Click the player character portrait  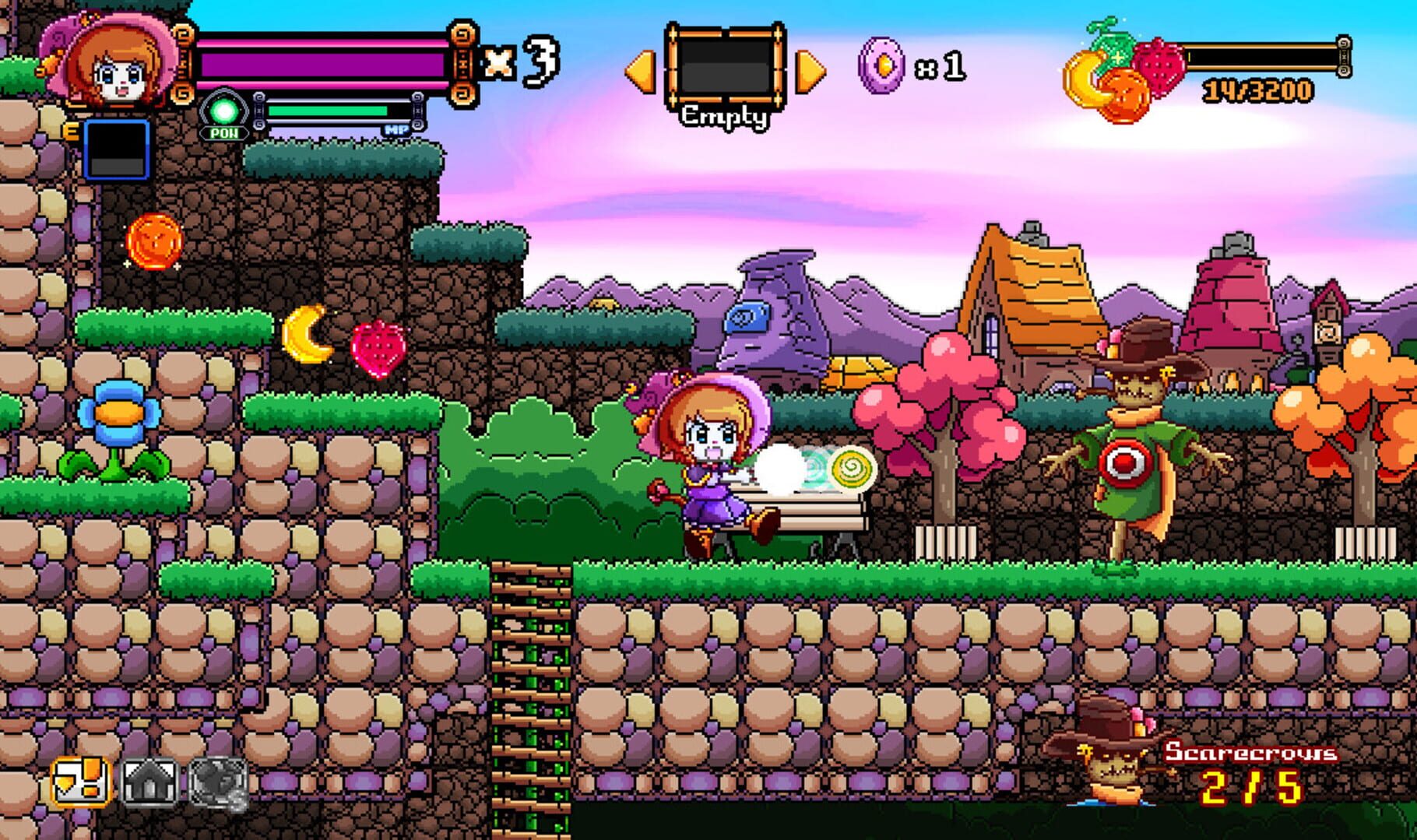coord(105,62)
